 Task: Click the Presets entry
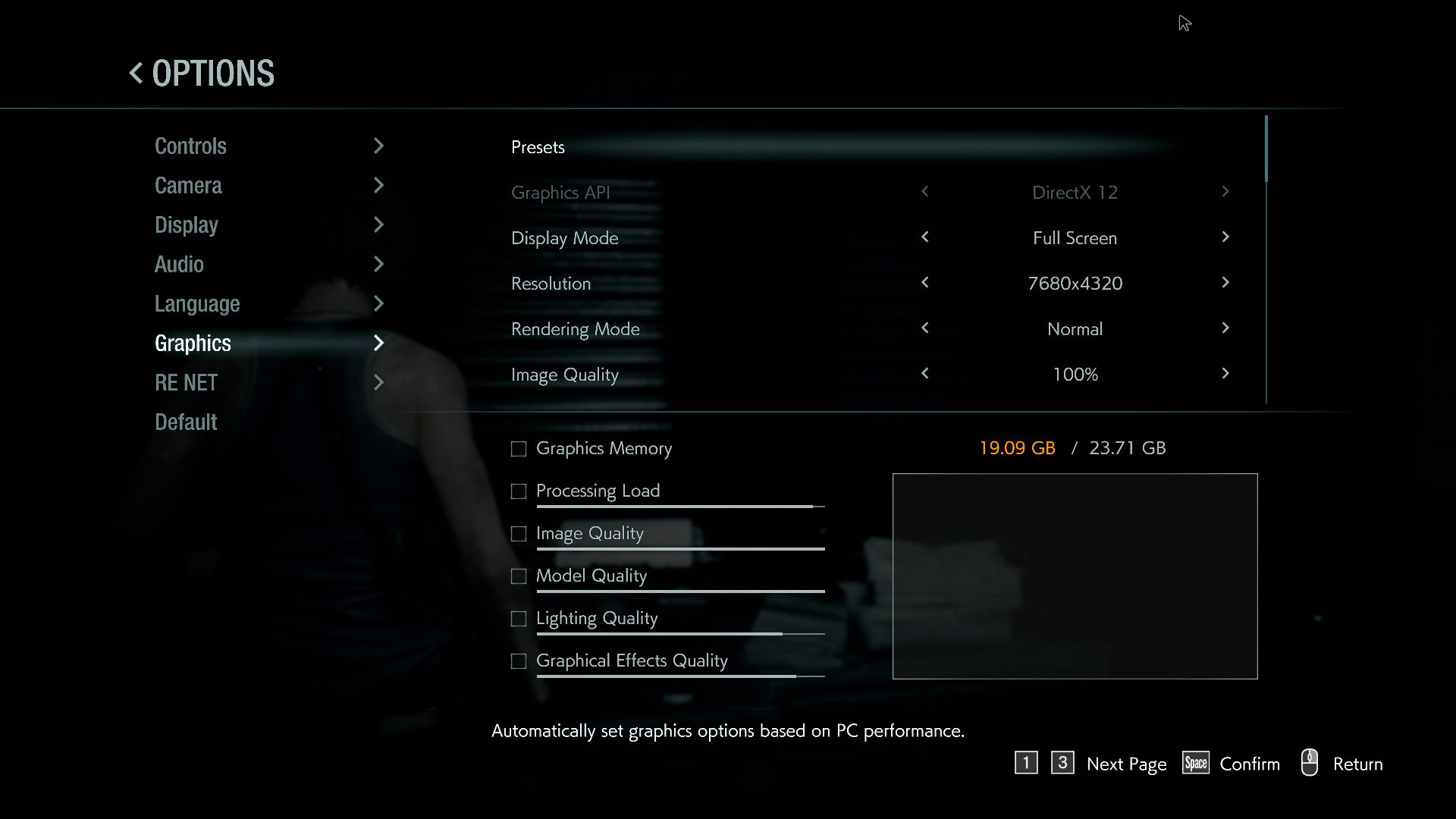click(x=538, y=147)
